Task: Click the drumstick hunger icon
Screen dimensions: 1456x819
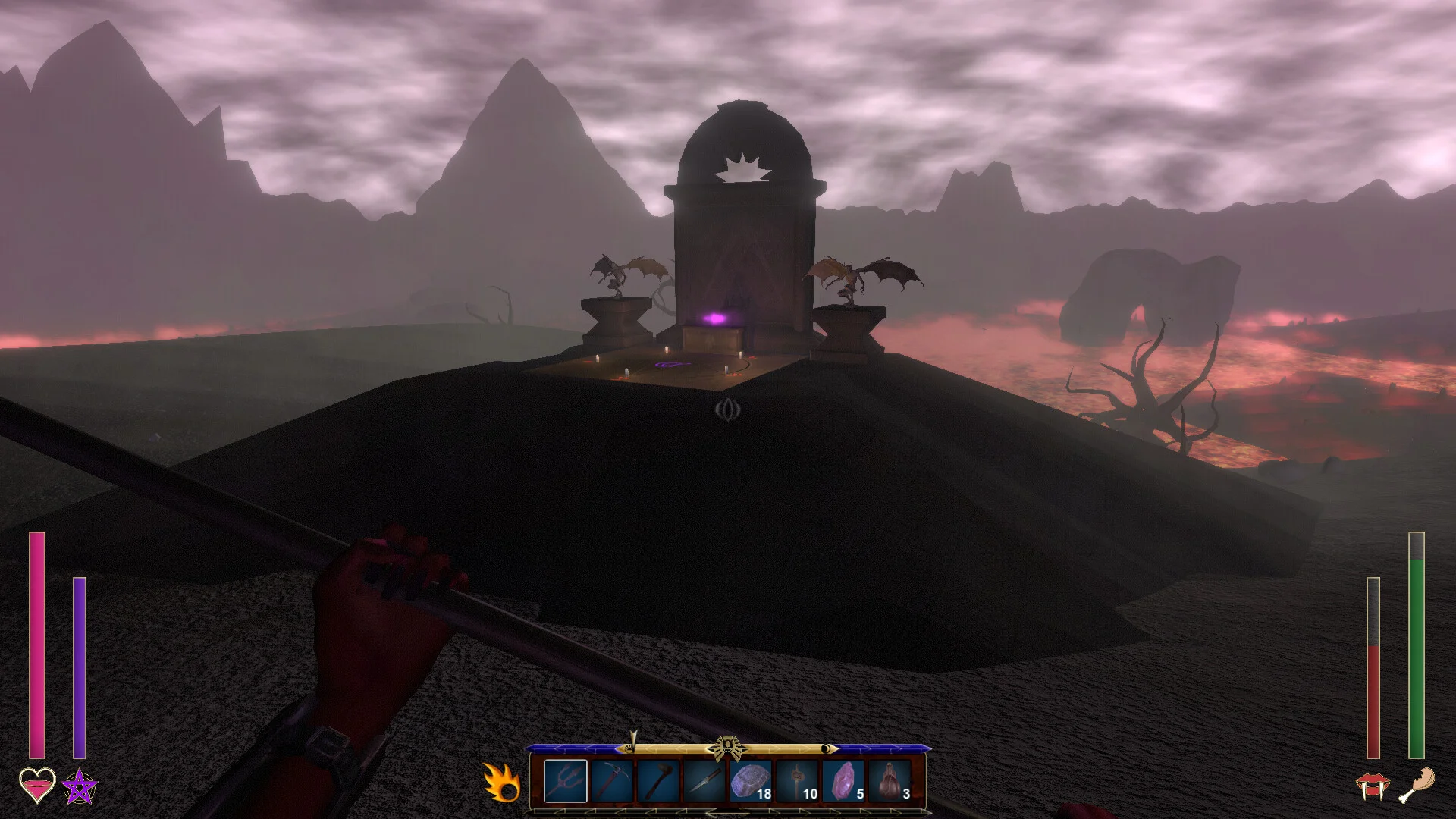Action: point(1417,785)
